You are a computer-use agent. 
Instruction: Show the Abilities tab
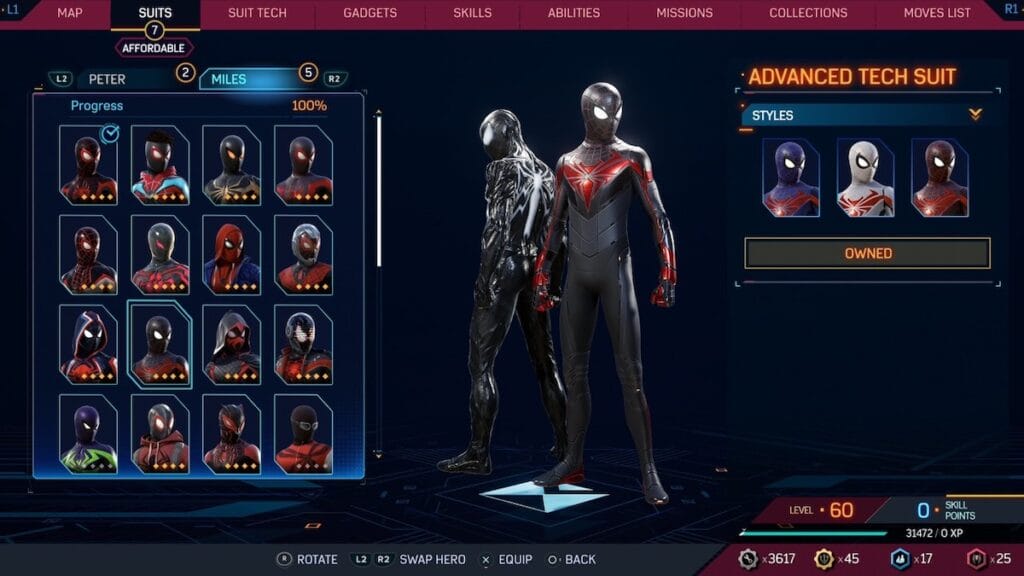574,13
